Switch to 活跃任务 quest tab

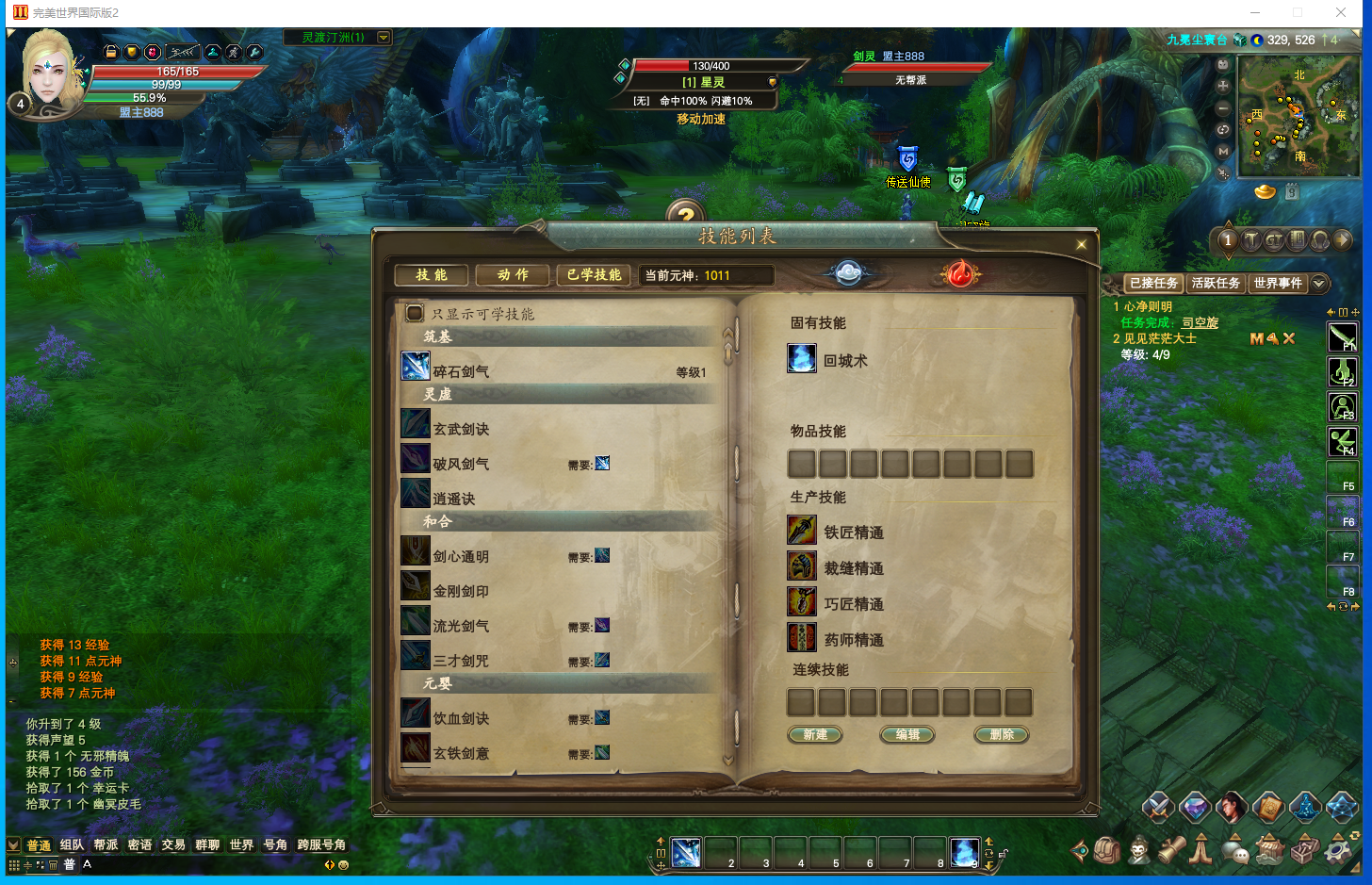pyautogui.click(x=1216, y=283)
